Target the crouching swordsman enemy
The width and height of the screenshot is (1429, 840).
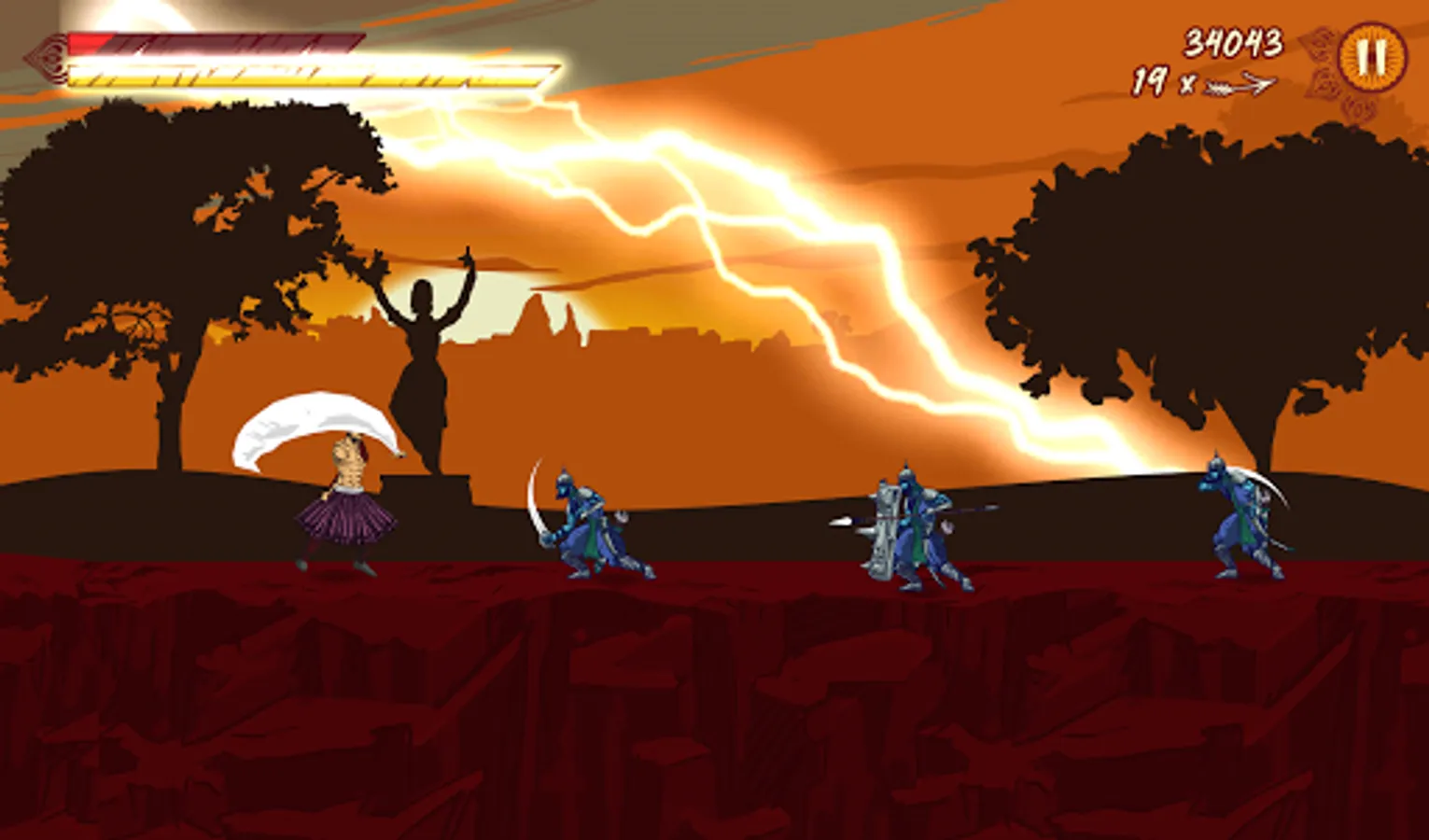(x=588, y=523)
